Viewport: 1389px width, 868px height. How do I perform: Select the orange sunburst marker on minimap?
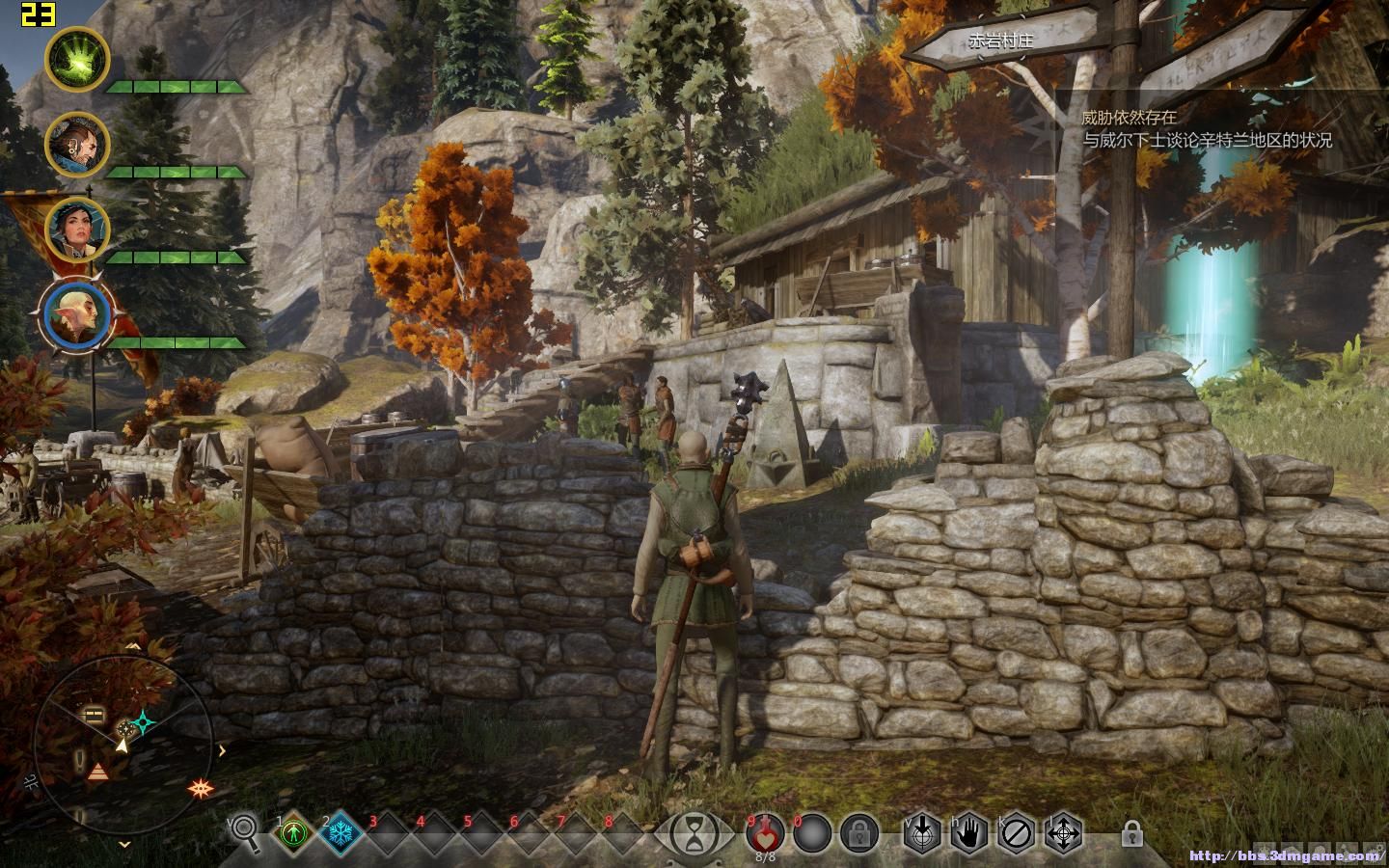[202, 787]
